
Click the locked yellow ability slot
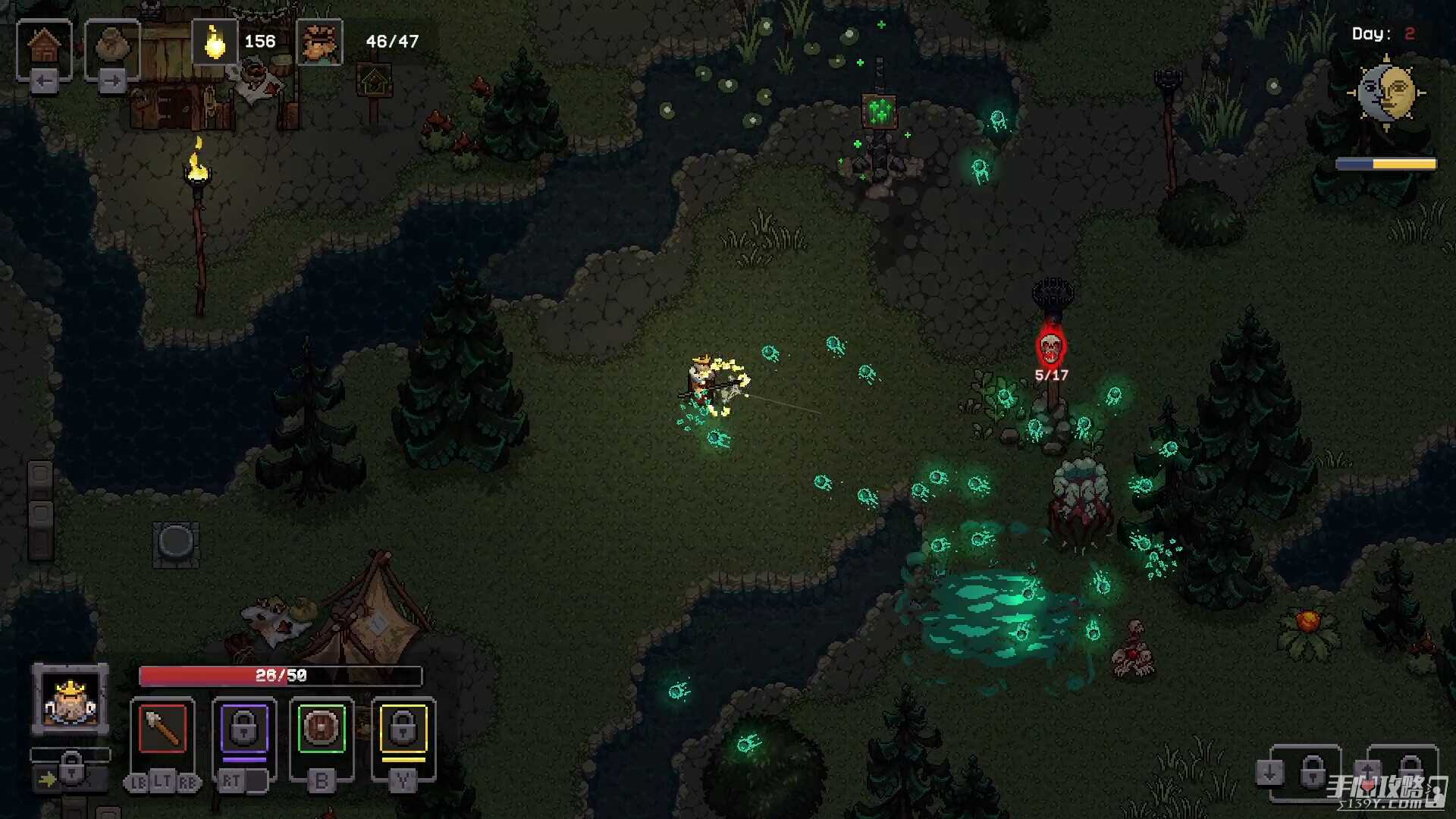(403, 729)
